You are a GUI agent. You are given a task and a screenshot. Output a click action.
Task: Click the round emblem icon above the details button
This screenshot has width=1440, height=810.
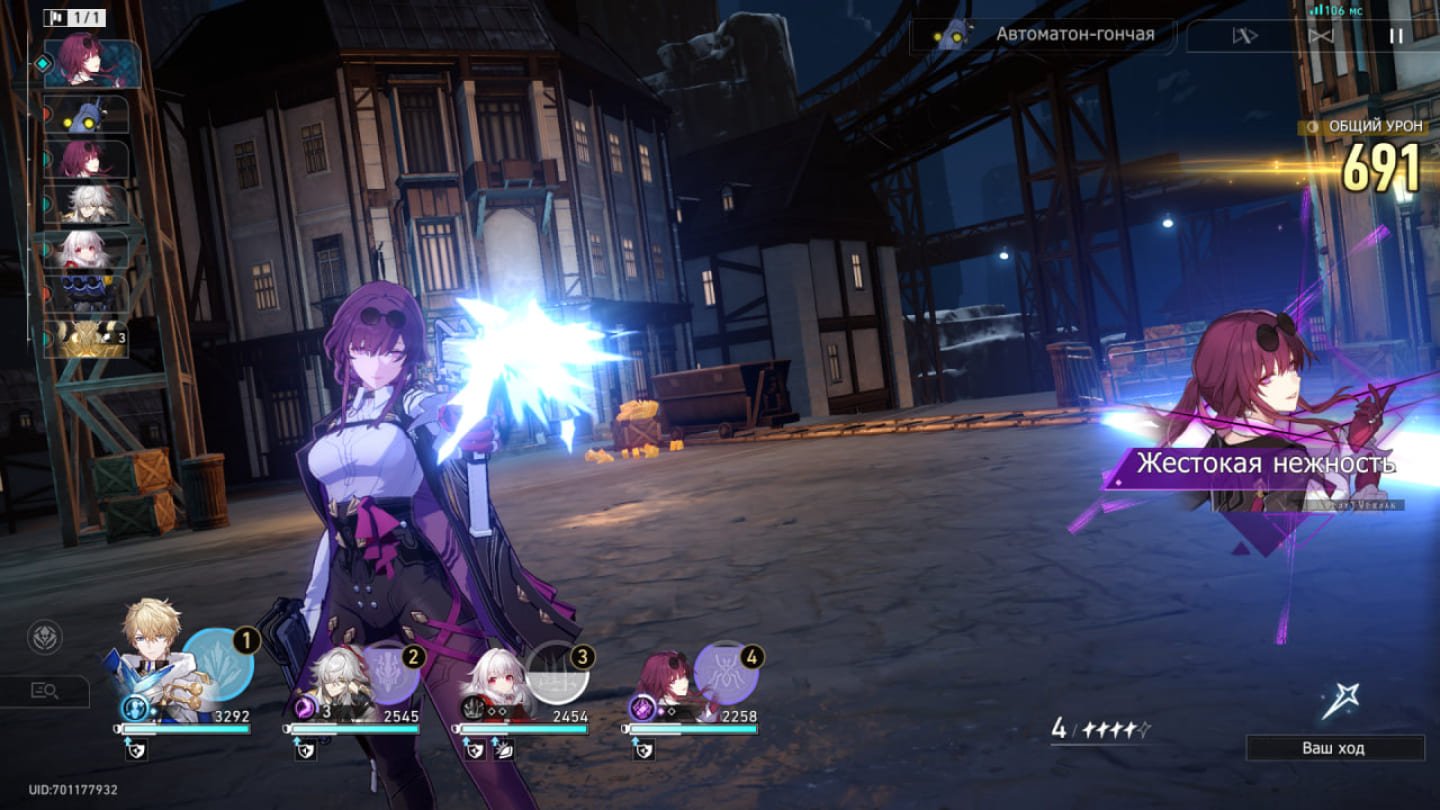(x=45, y=638)
